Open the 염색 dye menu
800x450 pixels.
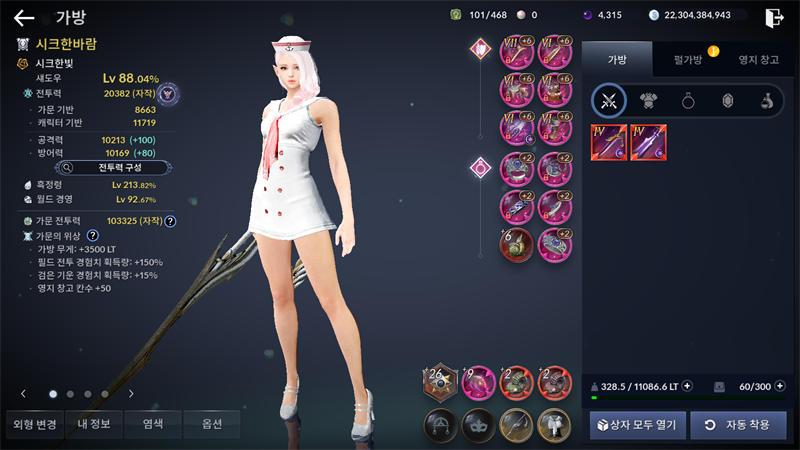pos(153,424)
